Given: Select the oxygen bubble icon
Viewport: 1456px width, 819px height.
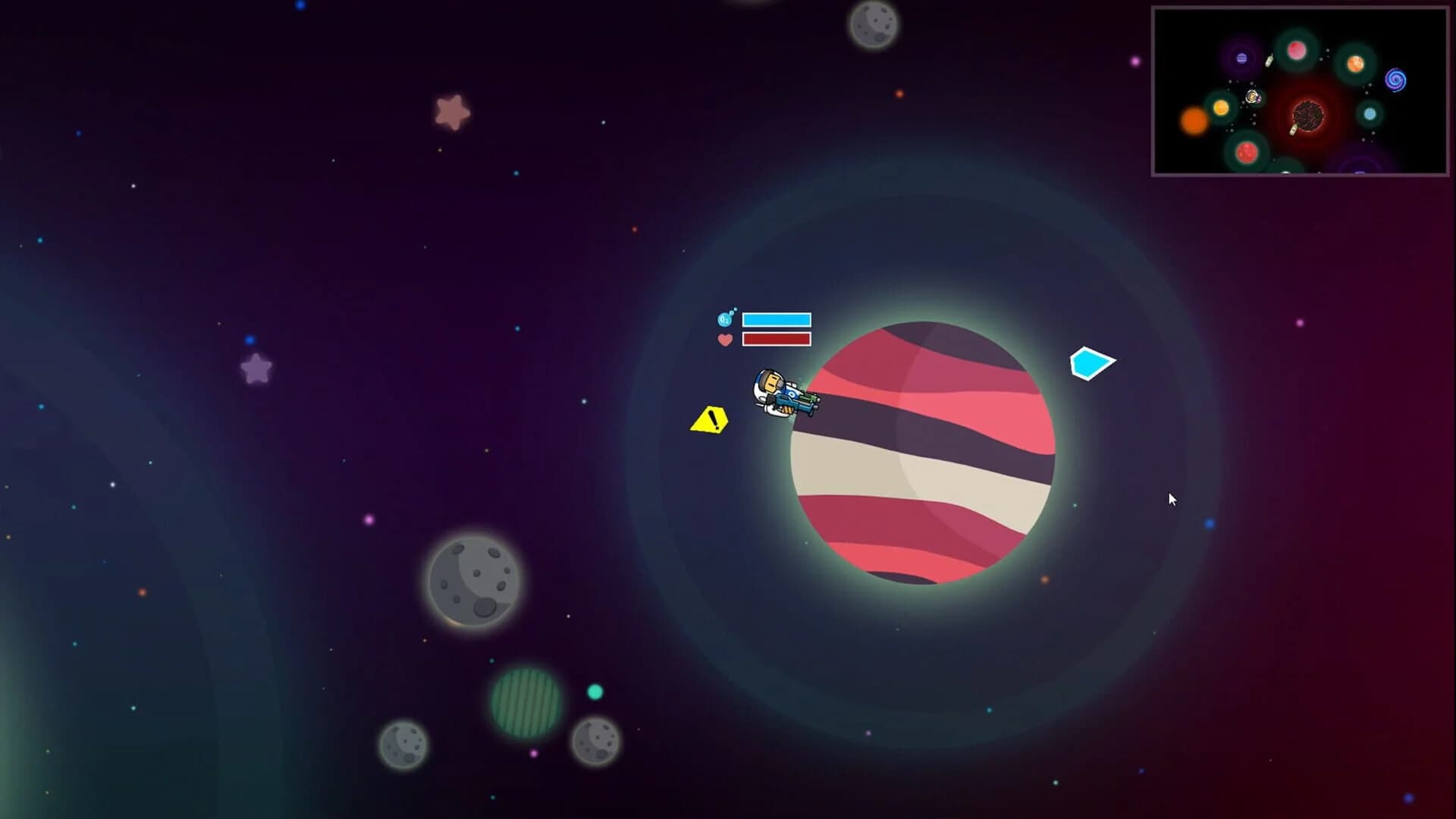Looking at the screenshot, I should (x=724, y=320).
